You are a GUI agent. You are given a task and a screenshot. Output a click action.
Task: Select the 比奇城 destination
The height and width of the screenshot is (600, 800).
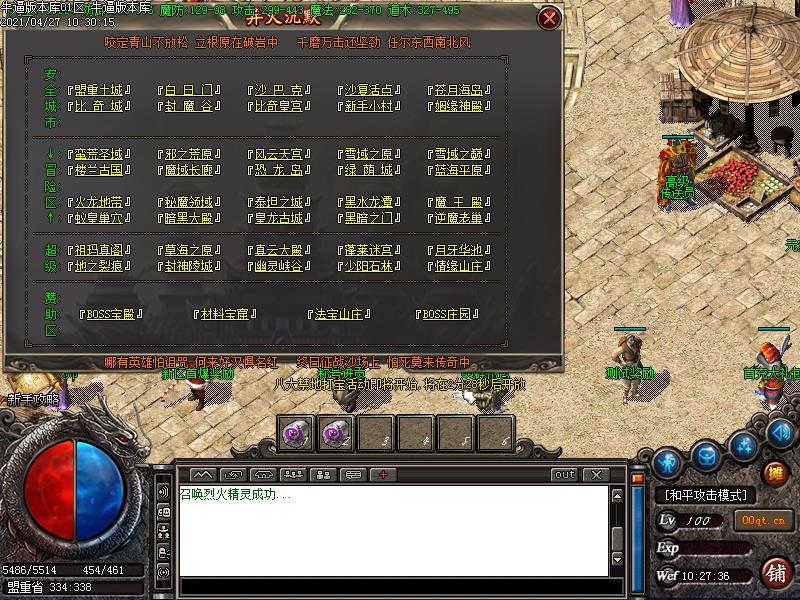(98, 106)
